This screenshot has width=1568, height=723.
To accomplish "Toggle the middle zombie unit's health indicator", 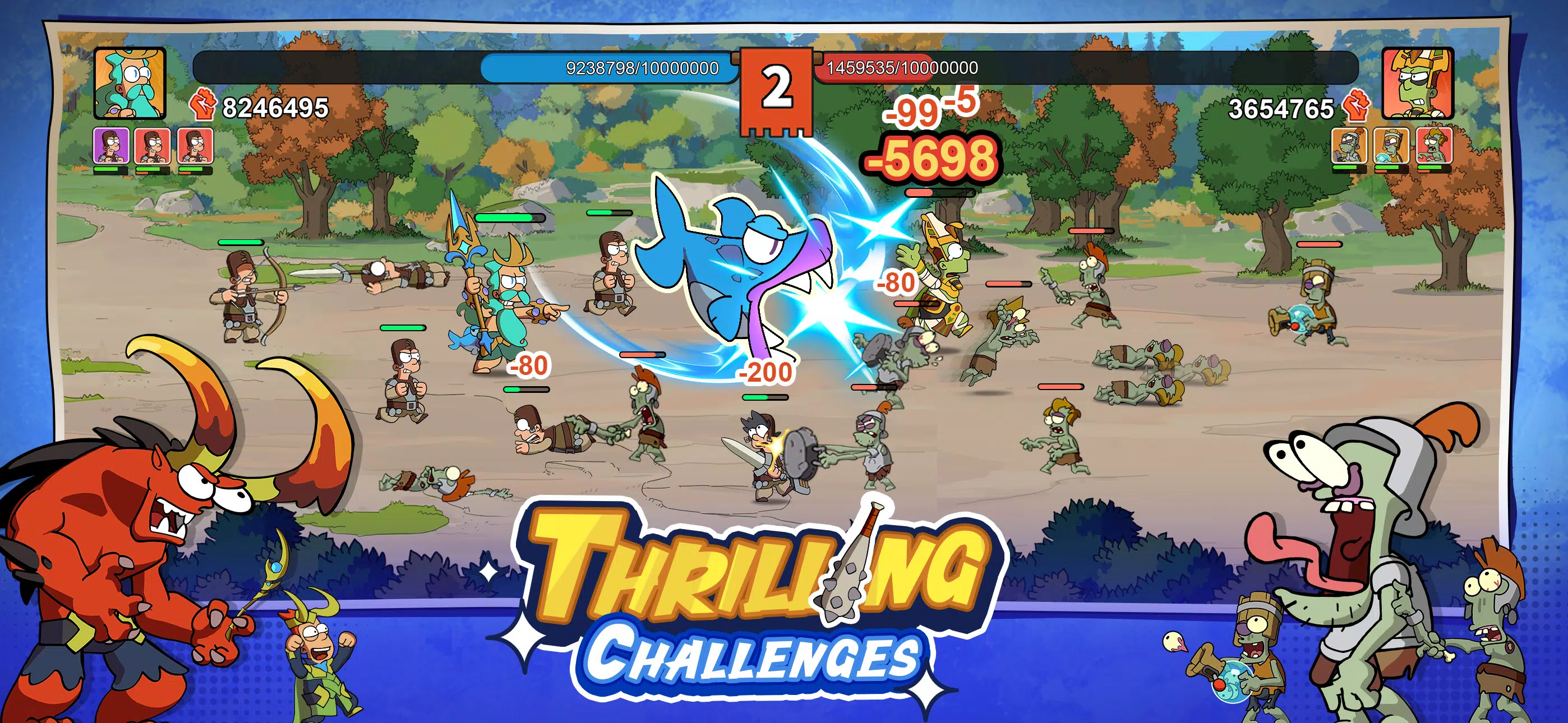I will click(x=1392, y=169).
